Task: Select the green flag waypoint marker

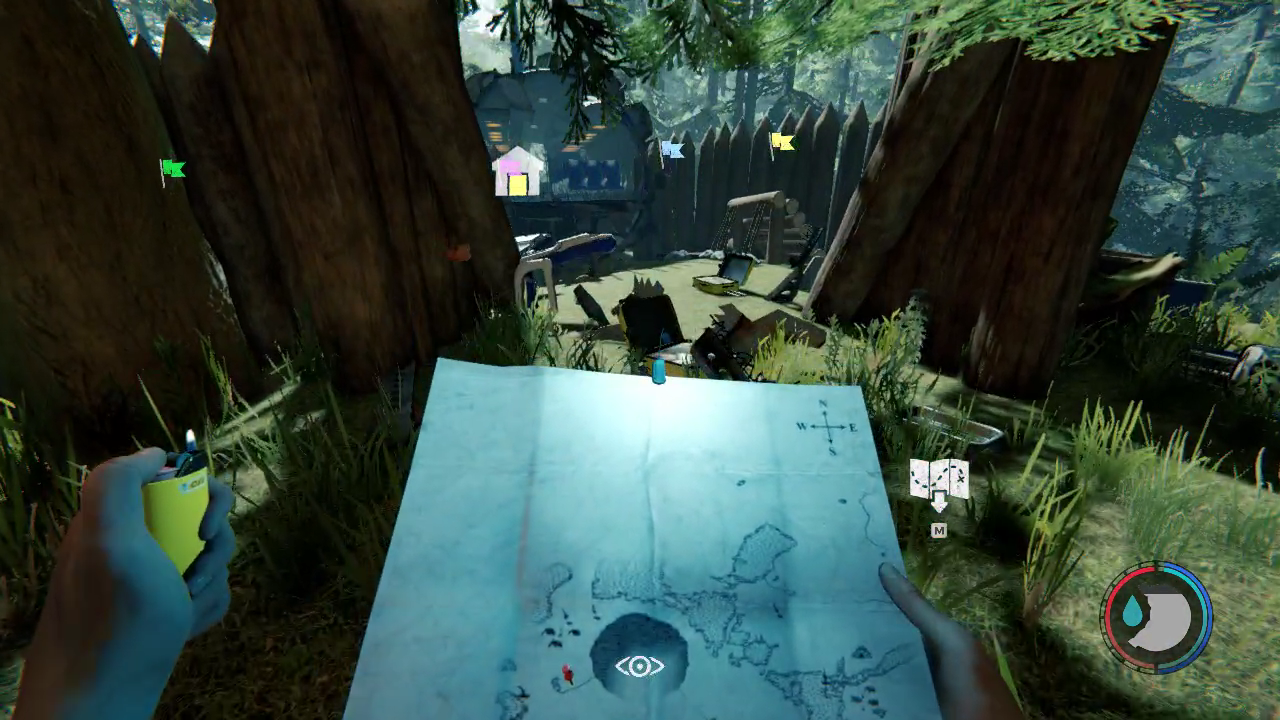Action: pyautogui.click(x=172, y=168)
